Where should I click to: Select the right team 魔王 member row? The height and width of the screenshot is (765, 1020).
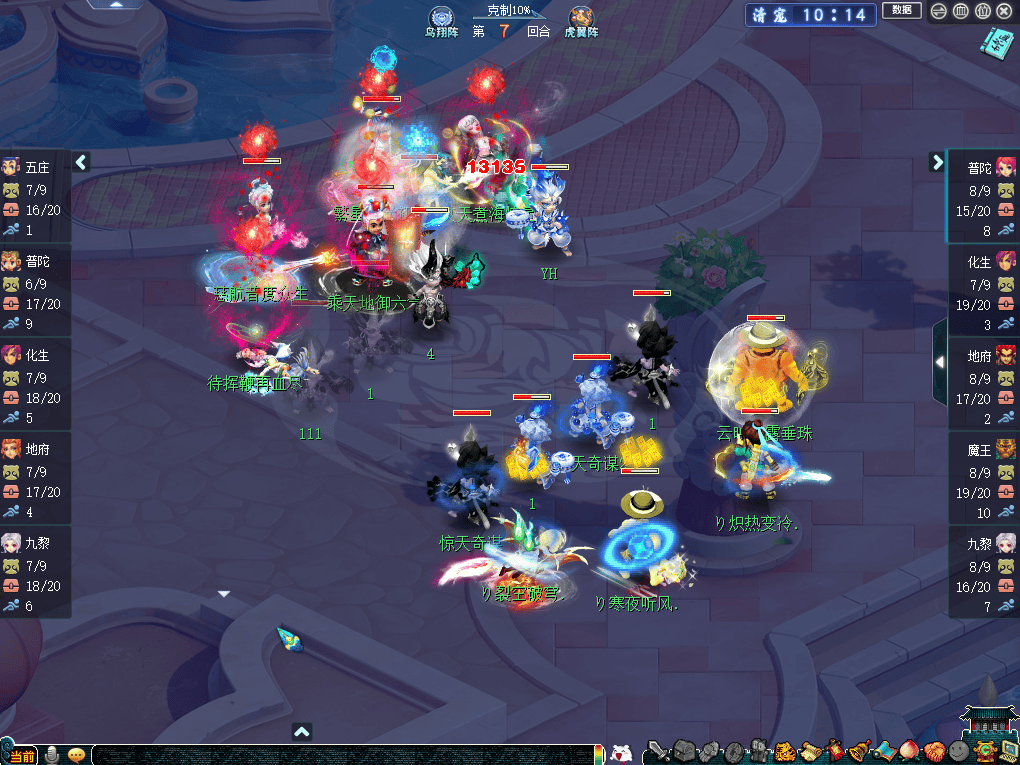[x=984, y=478]
